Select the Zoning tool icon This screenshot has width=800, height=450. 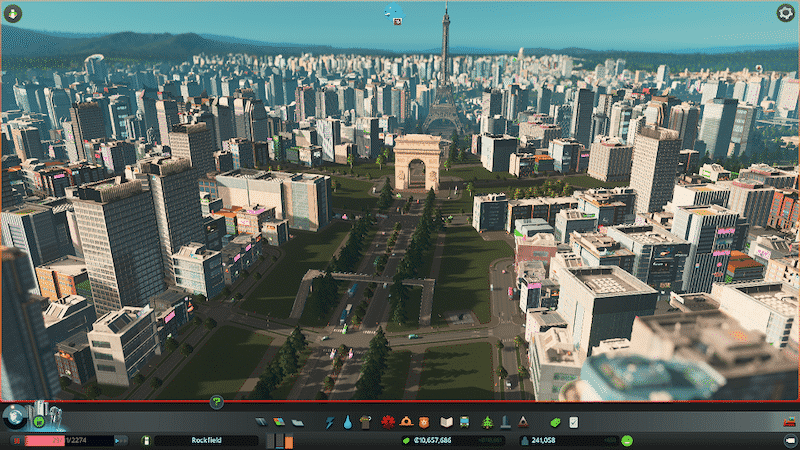coord(279,423)
